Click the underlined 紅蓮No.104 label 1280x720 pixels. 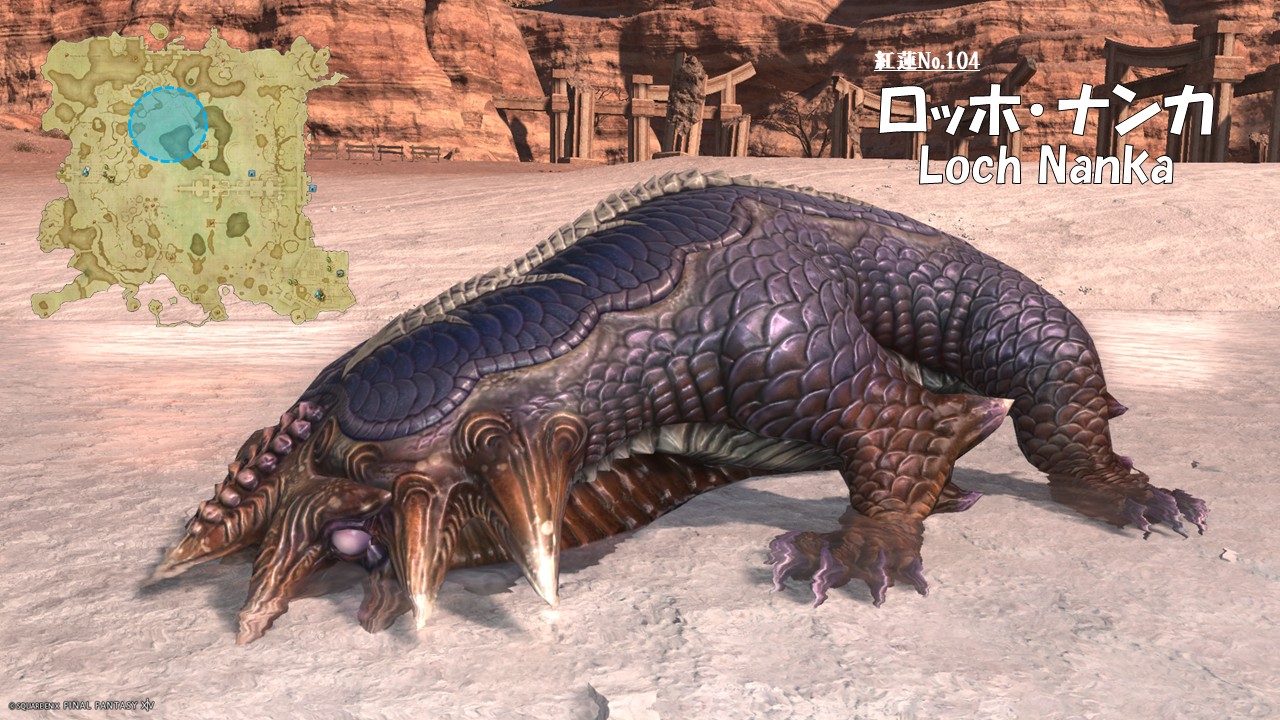click(926, 62)
